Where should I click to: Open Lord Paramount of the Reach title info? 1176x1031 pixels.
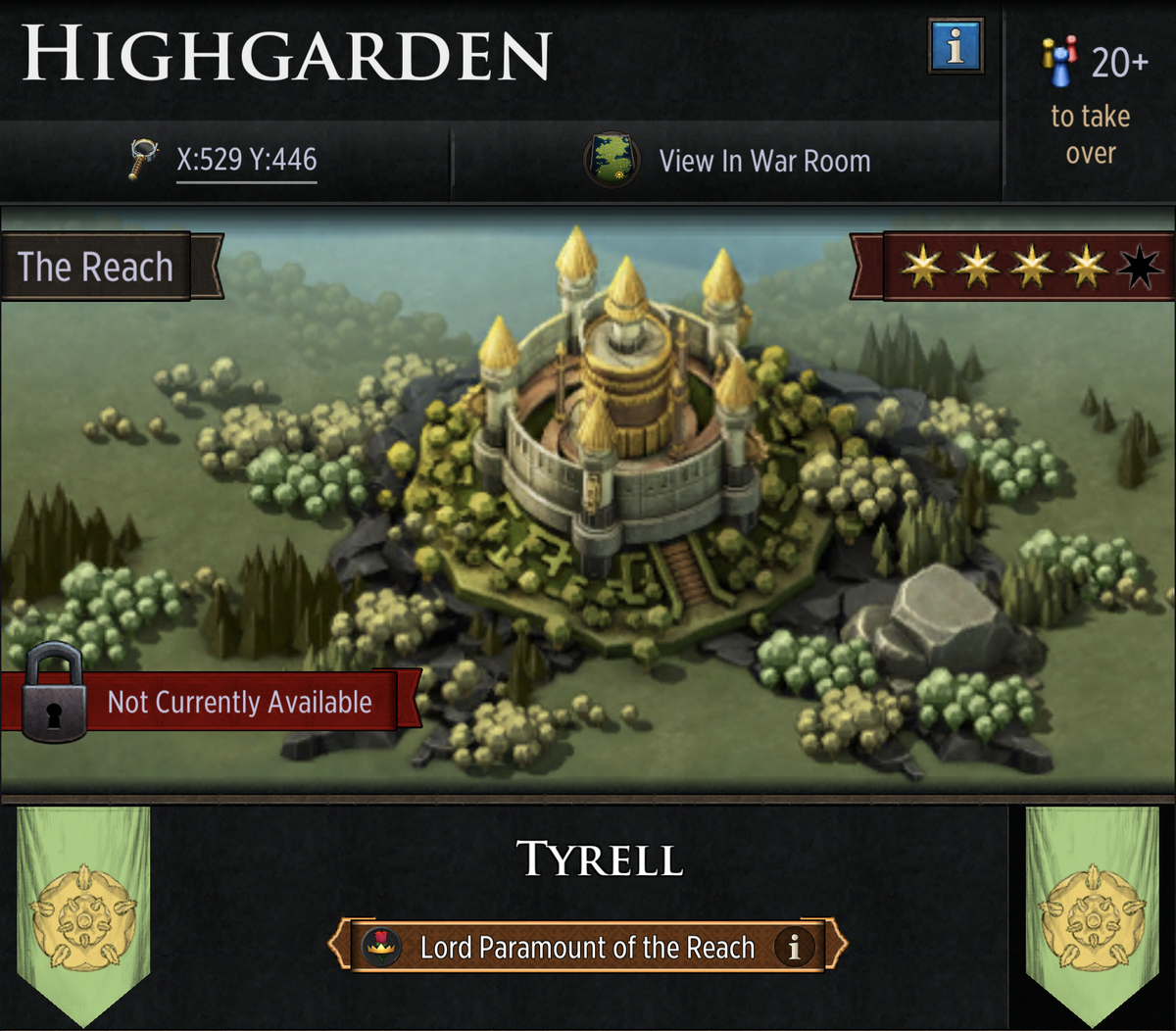coord(794,947)
